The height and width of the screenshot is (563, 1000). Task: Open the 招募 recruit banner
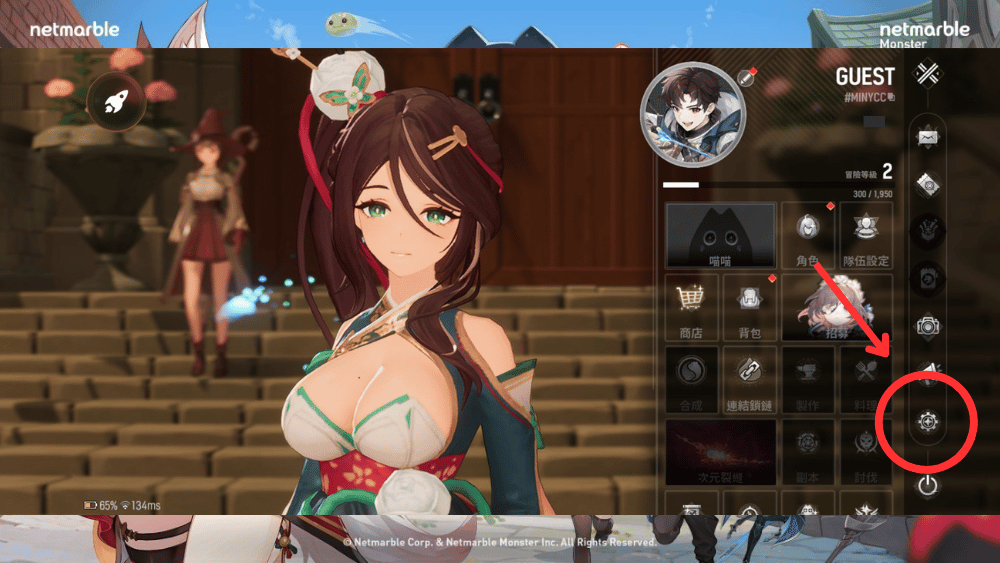pos(837,307)
